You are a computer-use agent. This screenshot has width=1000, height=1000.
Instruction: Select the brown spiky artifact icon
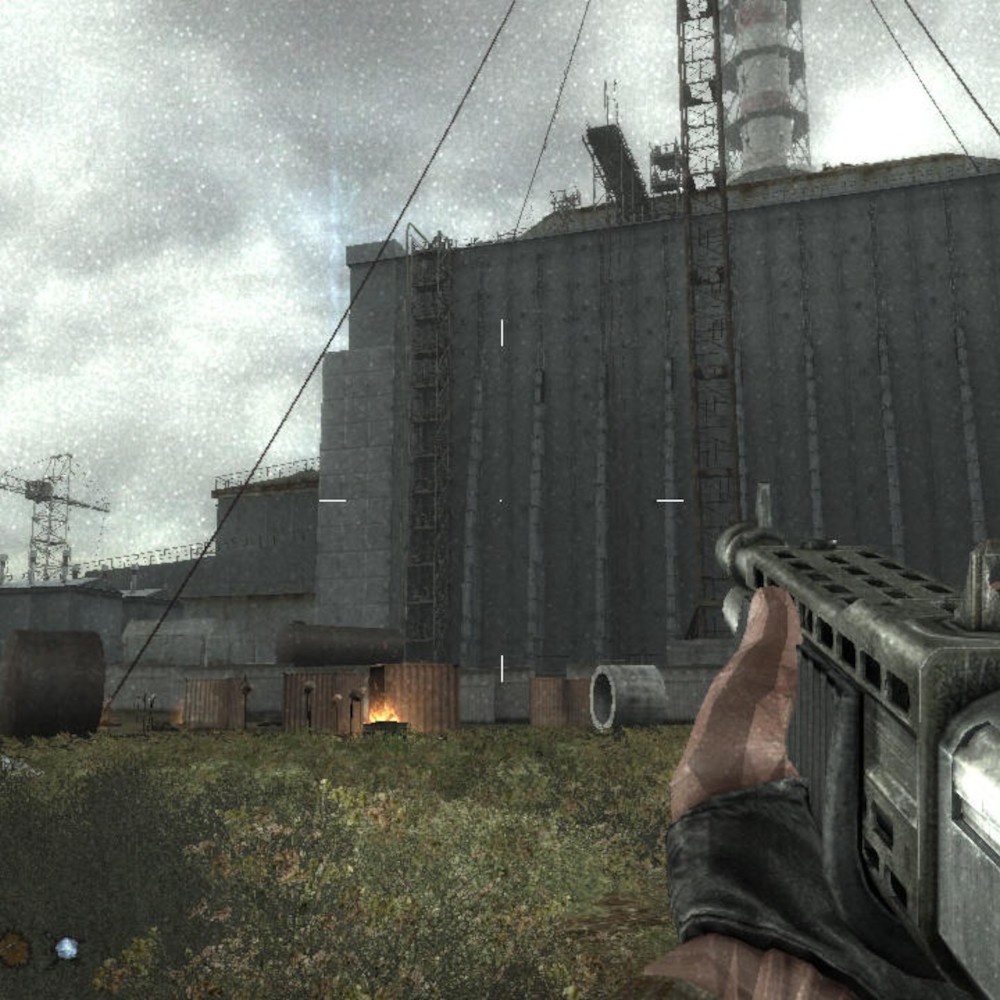coord(14,948)
